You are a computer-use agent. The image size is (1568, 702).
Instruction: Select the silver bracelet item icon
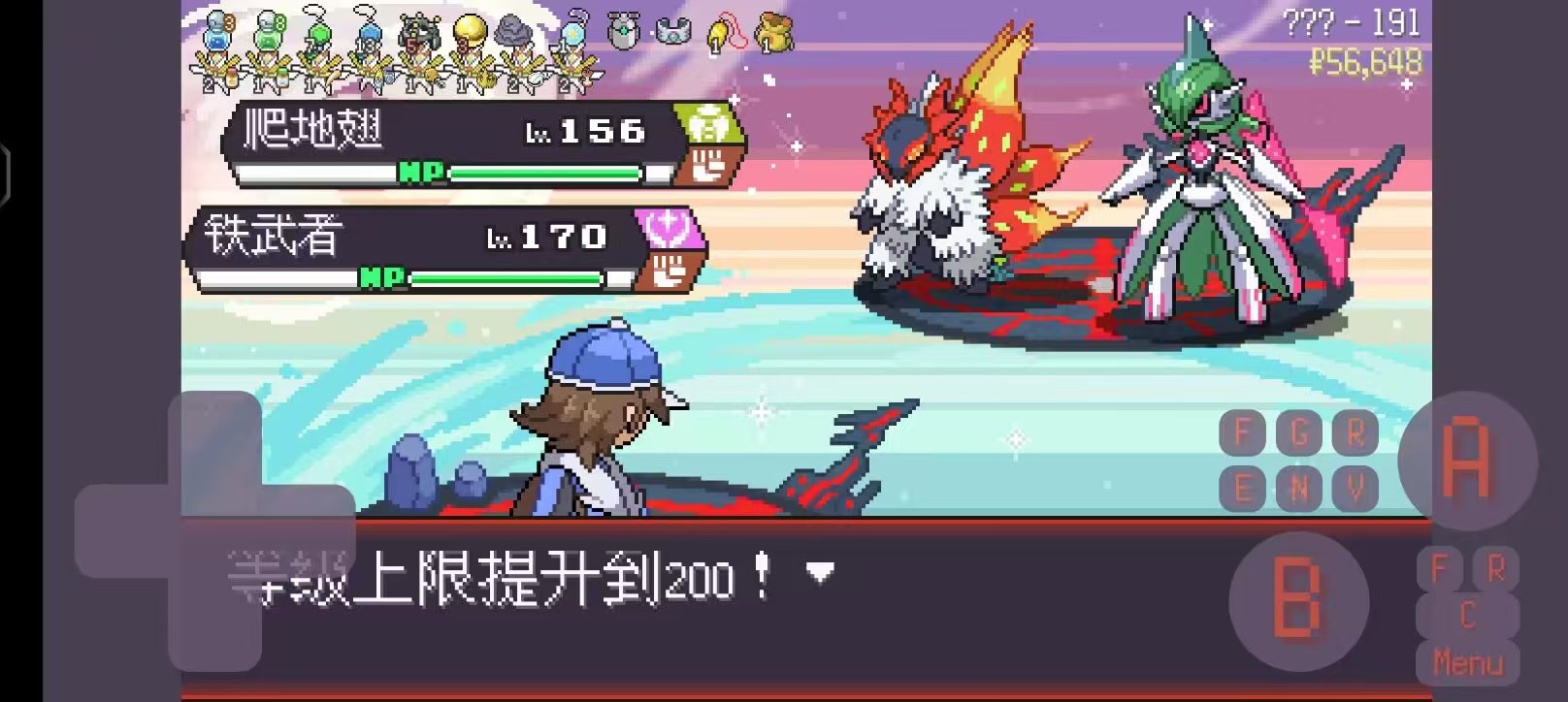tap(673, 32)
